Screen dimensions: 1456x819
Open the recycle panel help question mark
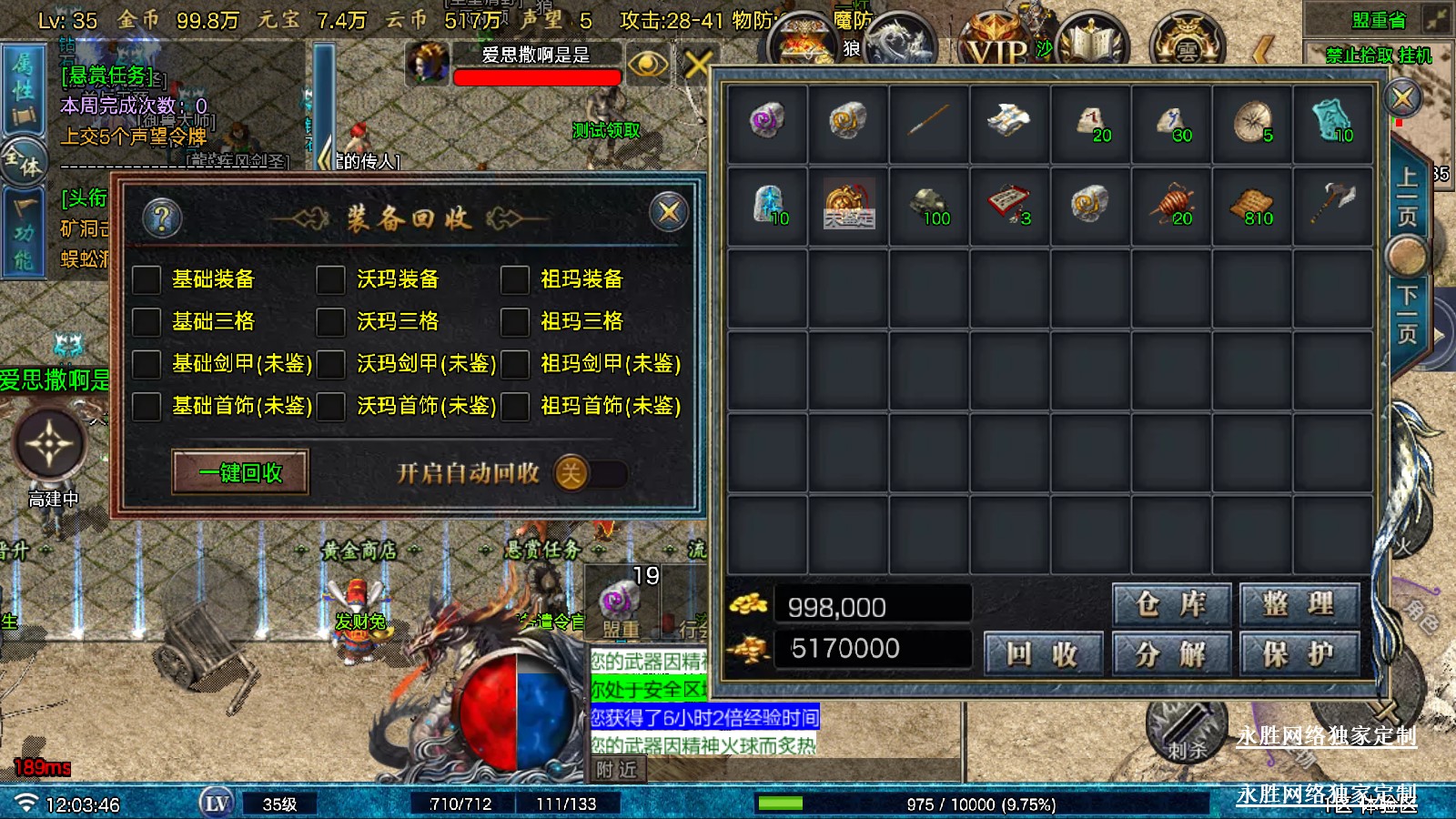163,217
